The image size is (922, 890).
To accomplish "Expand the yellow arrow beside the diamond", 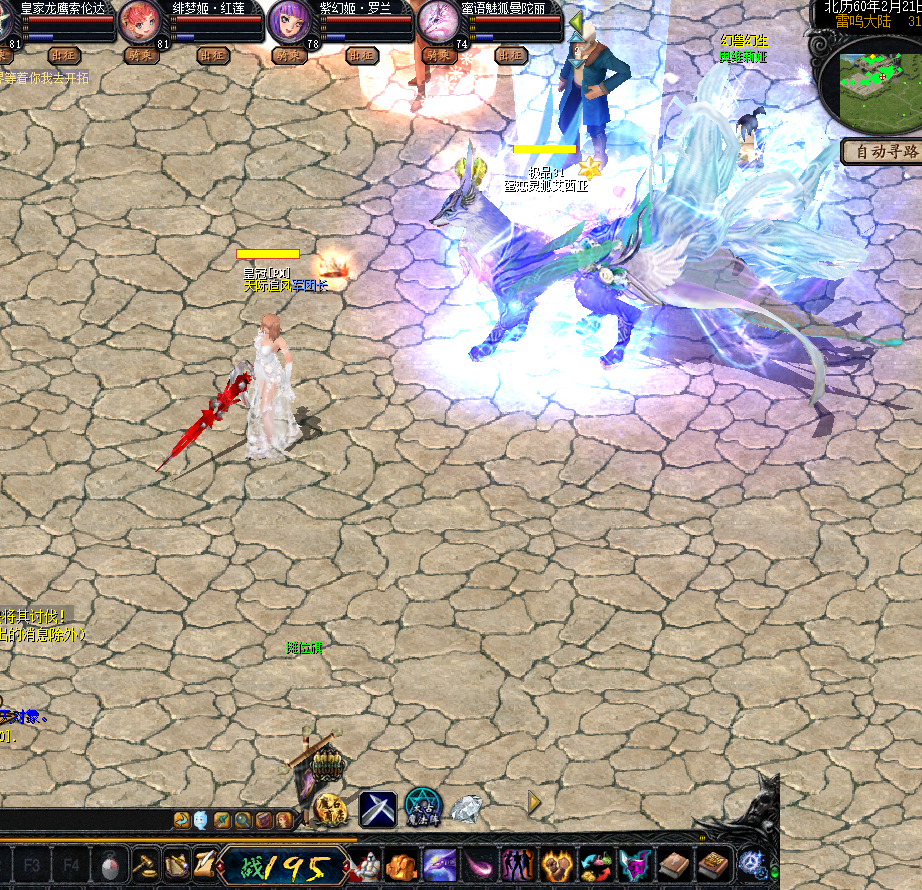I will (x=534, y=802).
